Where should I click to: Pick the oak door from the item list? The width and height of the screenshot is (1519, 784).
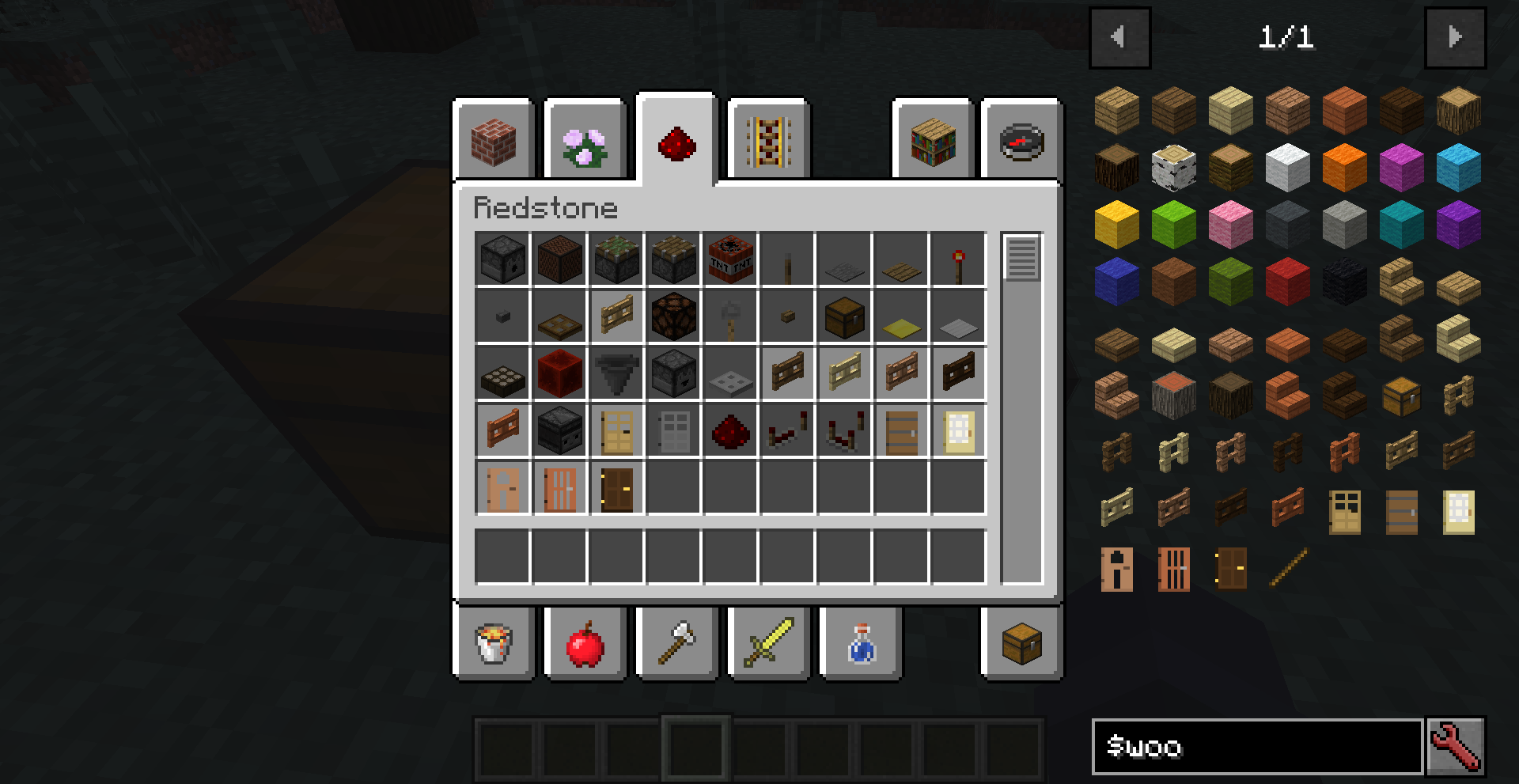[x=1344, y=512]
